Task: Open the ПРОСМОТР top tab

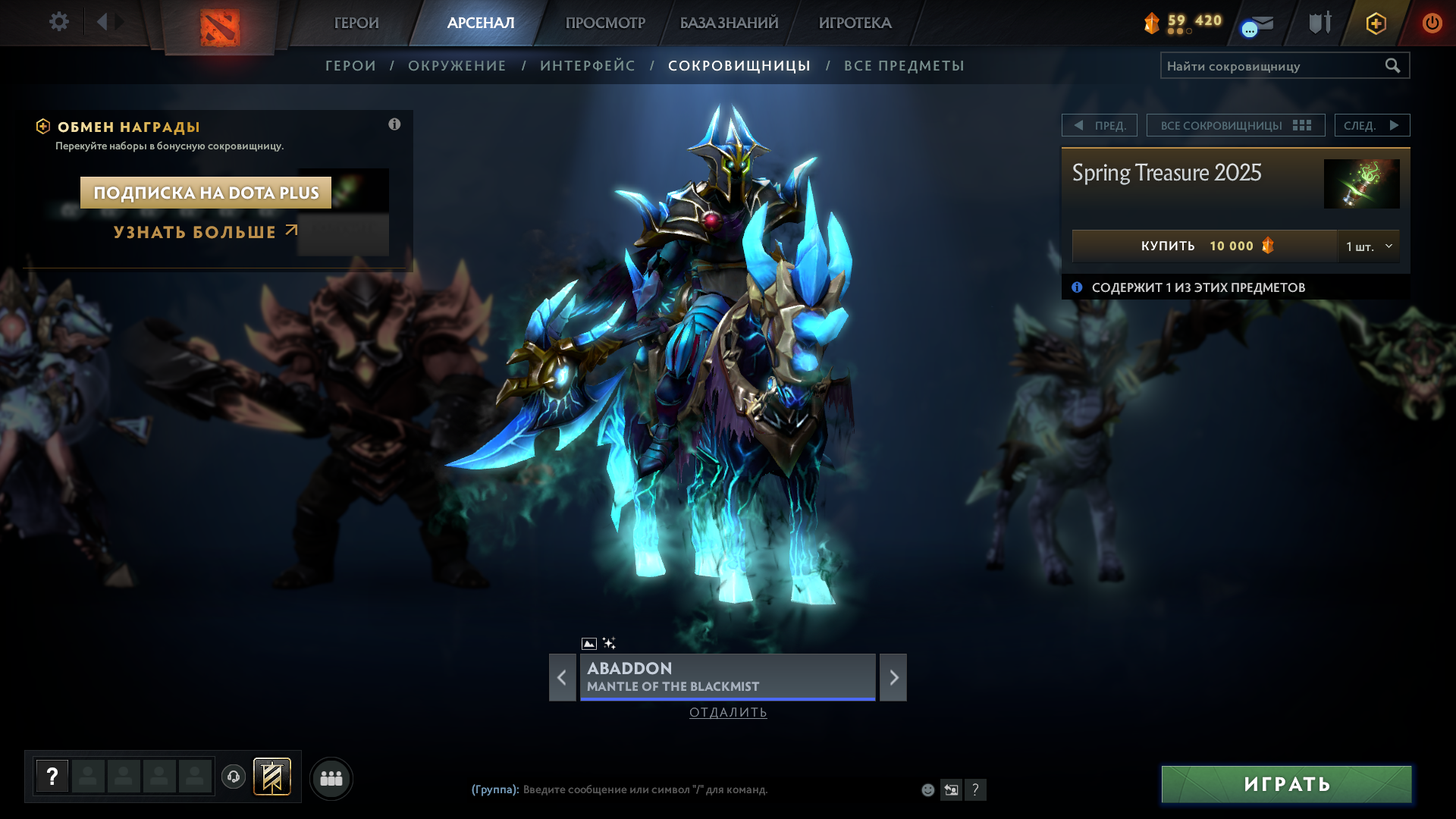Action: tap(605, 23)
